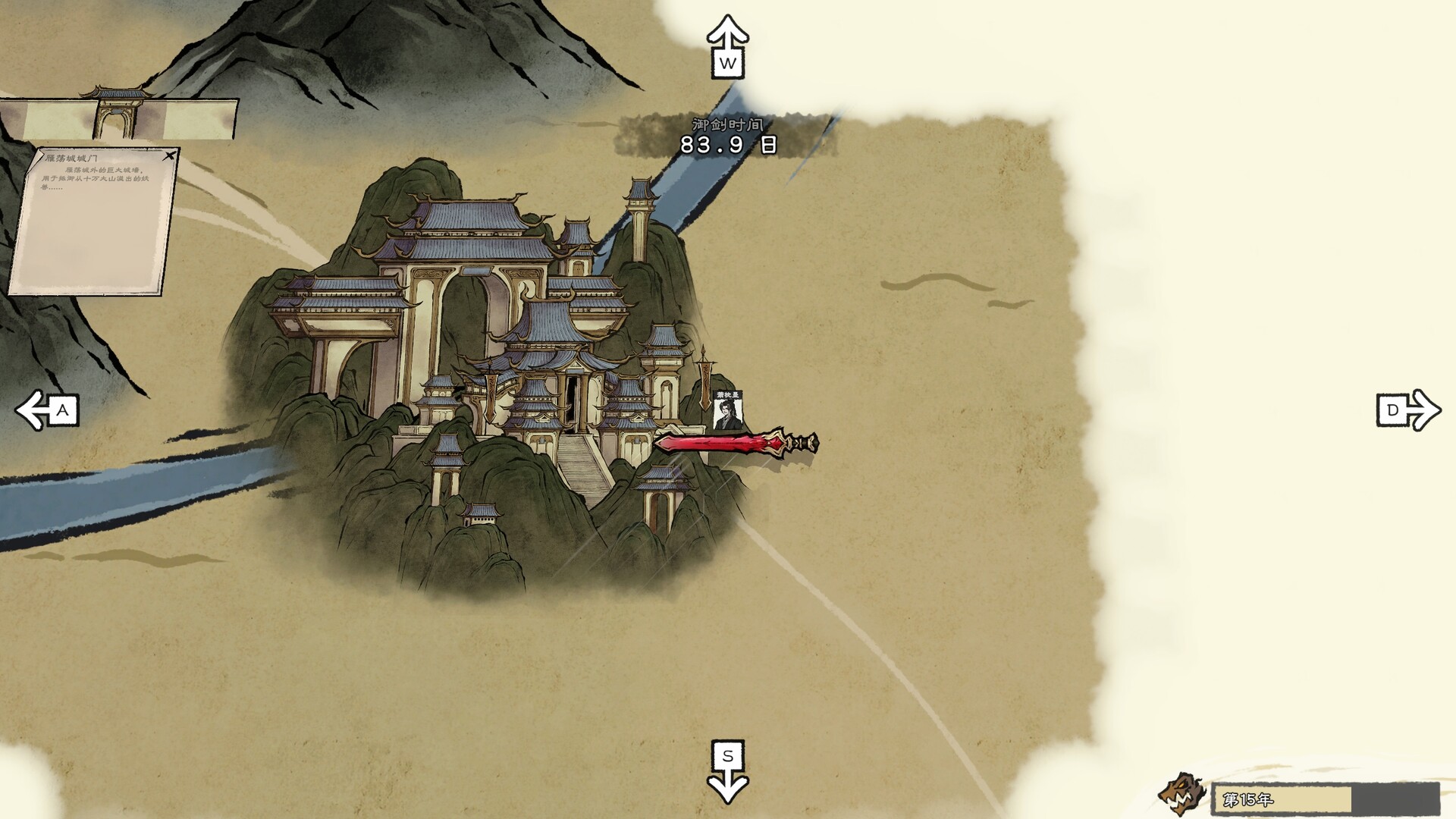
Task: Pan east with the D arrow
Action: (1409, 410)
